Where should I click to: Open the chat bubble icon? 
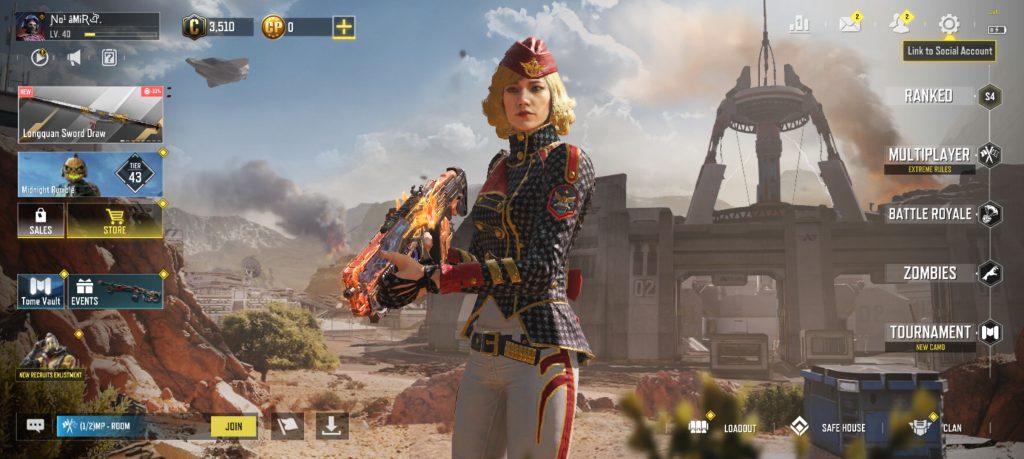pos(35,426)
